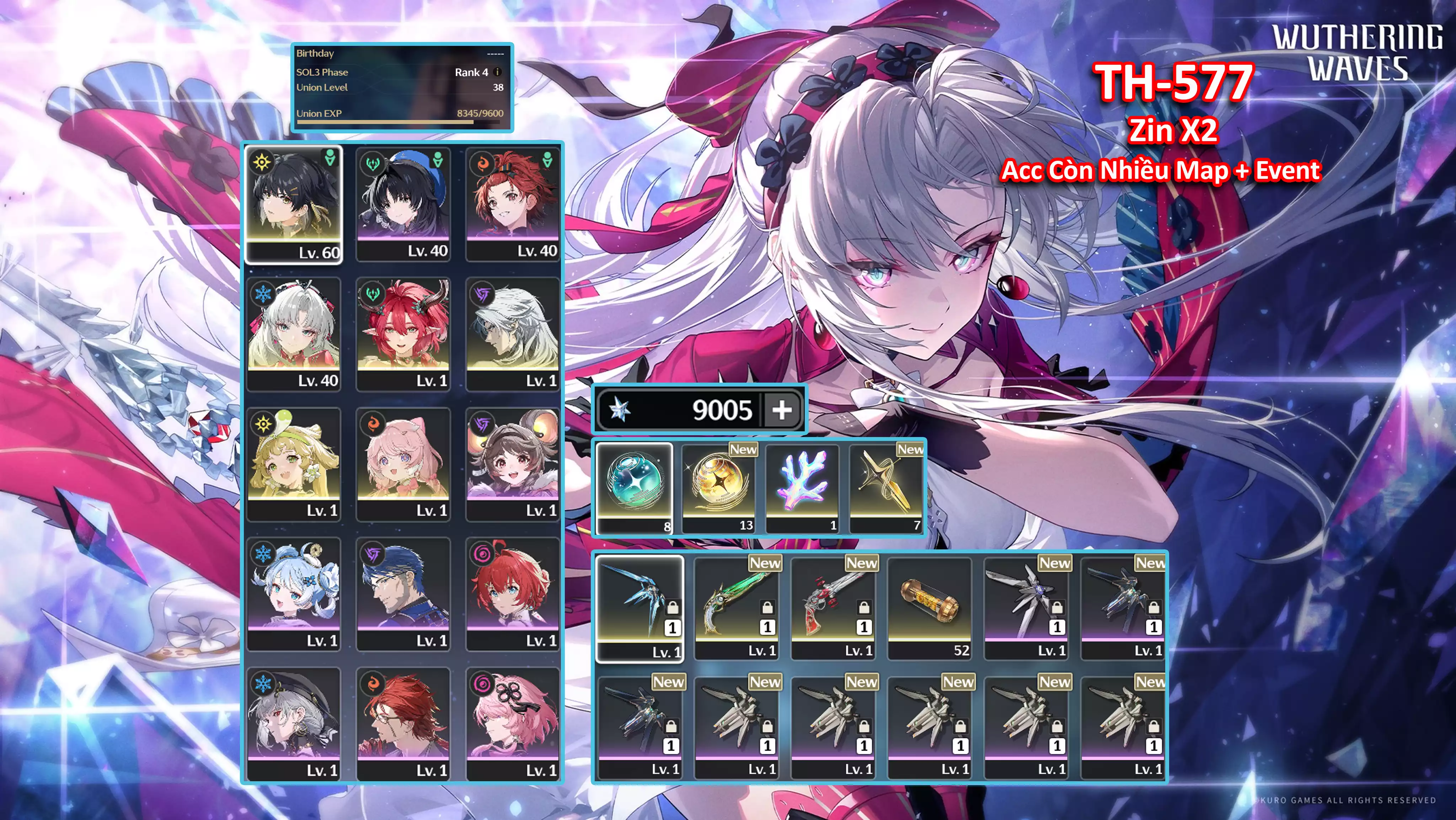The height and width of the screenshot is (820, 1456).
Task: Select the red pistols weapon slot
Action: tap(833, 608)
